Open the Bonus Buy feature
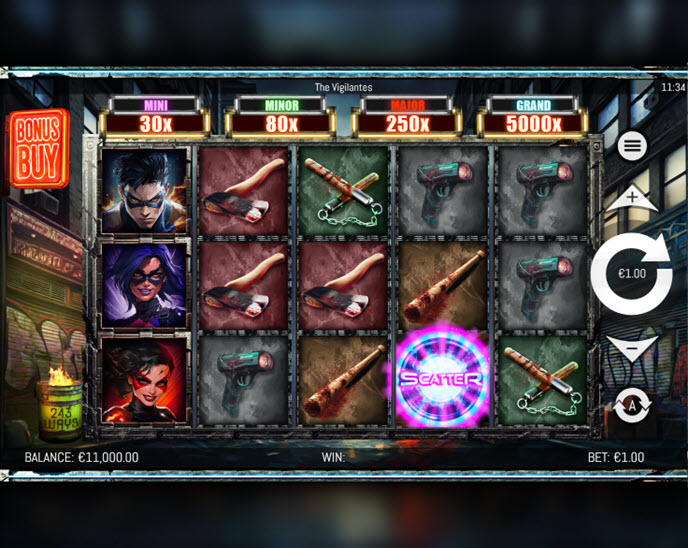 (x=38, y=148)
